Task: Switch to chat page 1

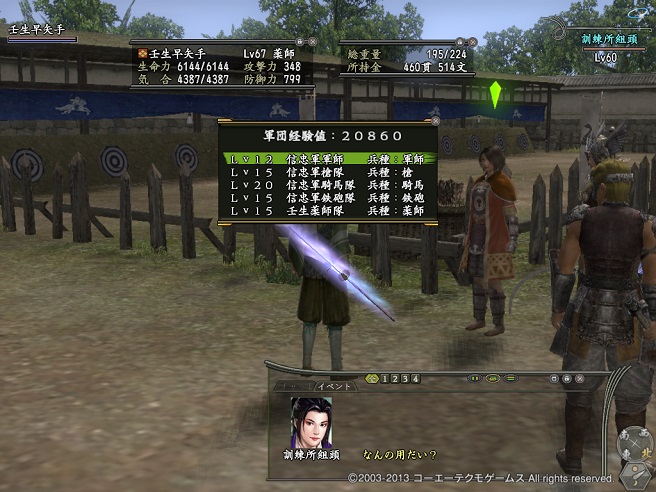Action: (x=384, y=379)
